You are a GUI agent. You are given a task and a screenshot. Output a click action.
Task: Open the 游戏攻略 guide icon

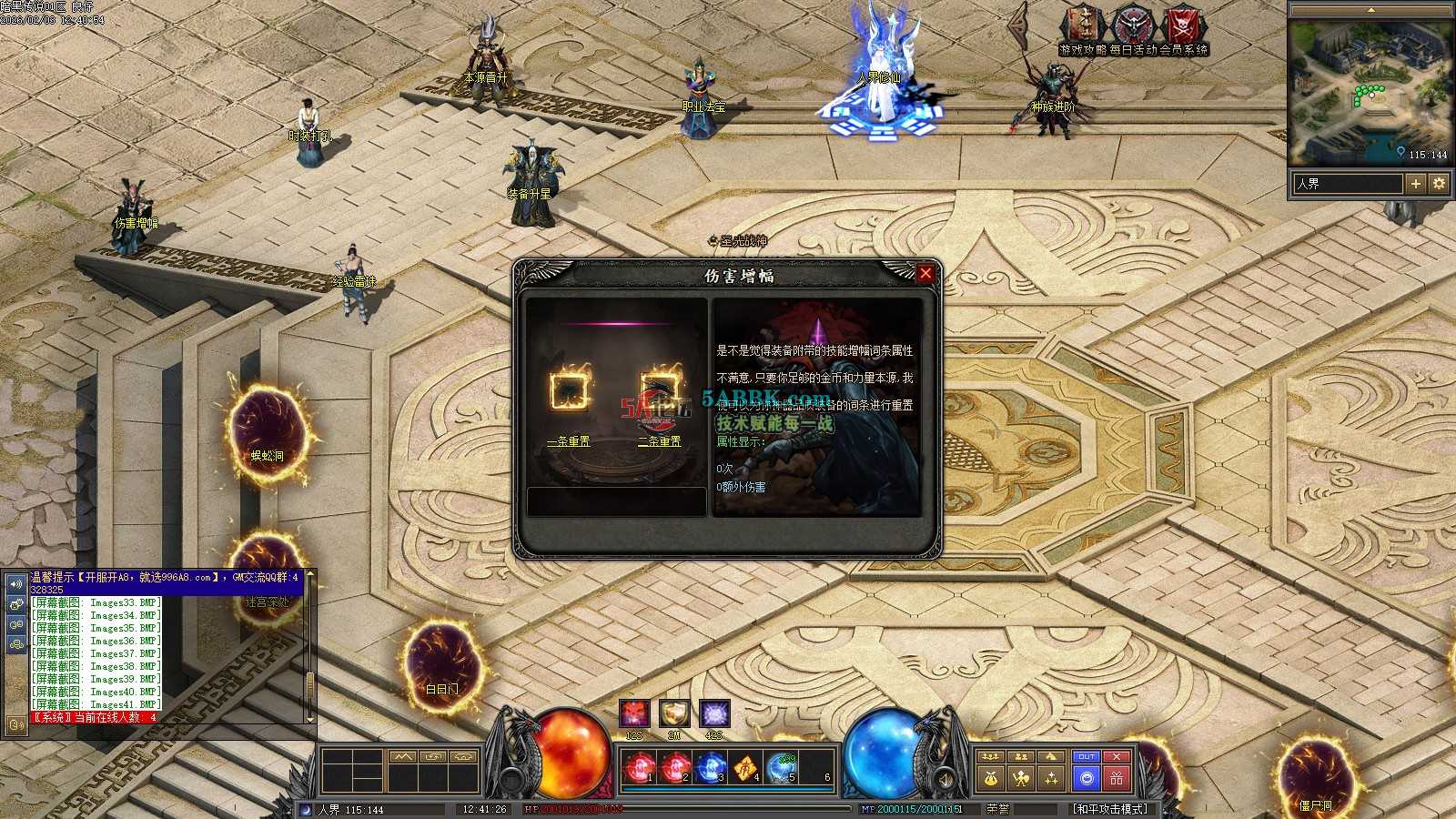tap(1082, 25)
